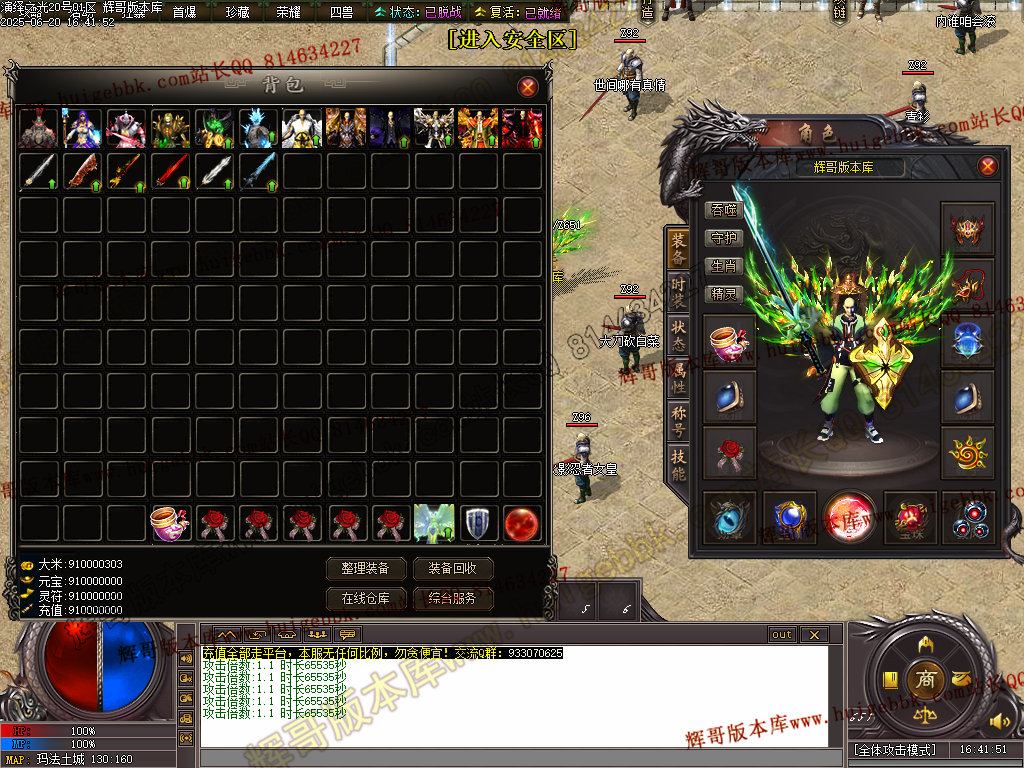Open 装备回收 equipment recycling
The height and width of the screenshot is (768, 1024).
pyautogui.click(x=453, y=568)
